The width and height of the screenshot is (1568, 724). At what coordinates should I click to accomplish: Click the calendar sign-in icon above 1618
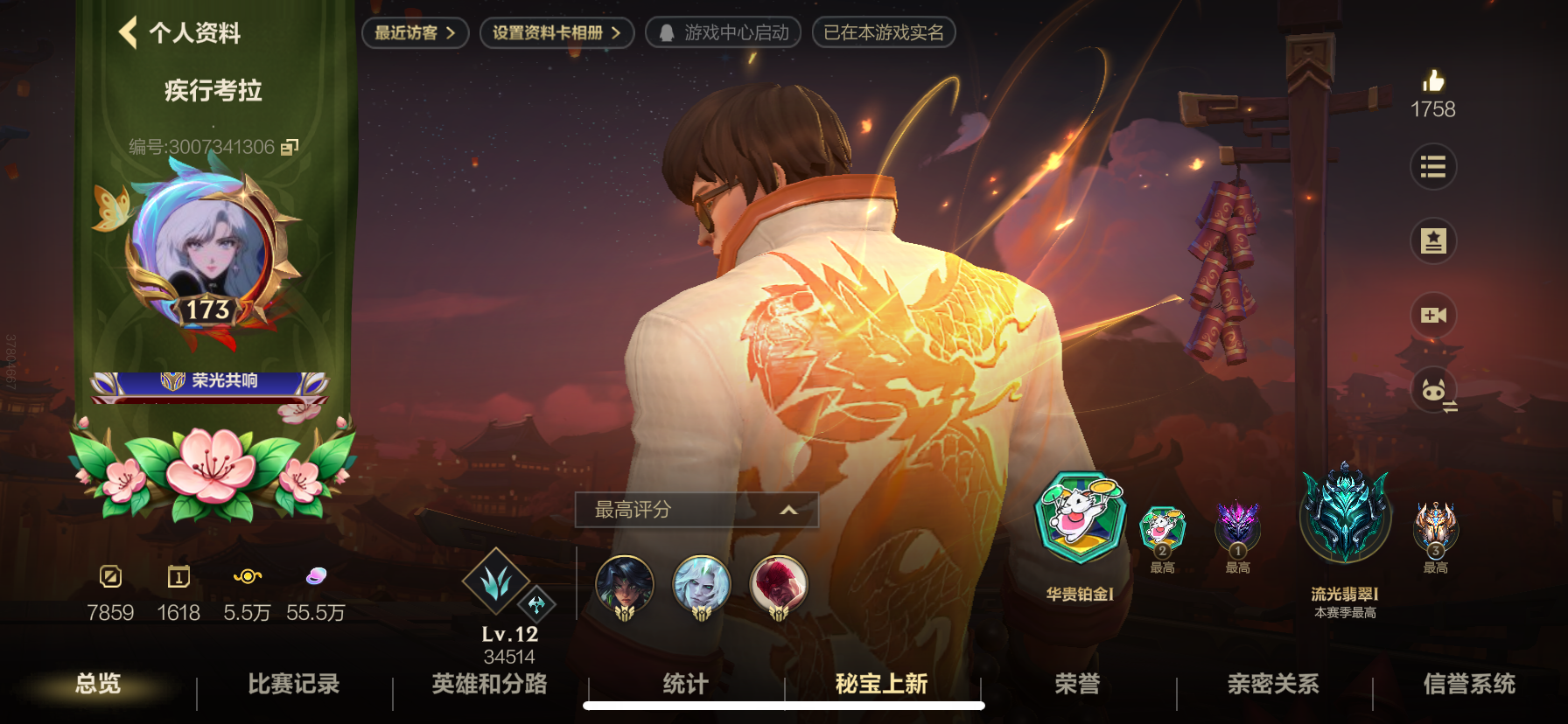pyautogui.click(x=179, y=576)
